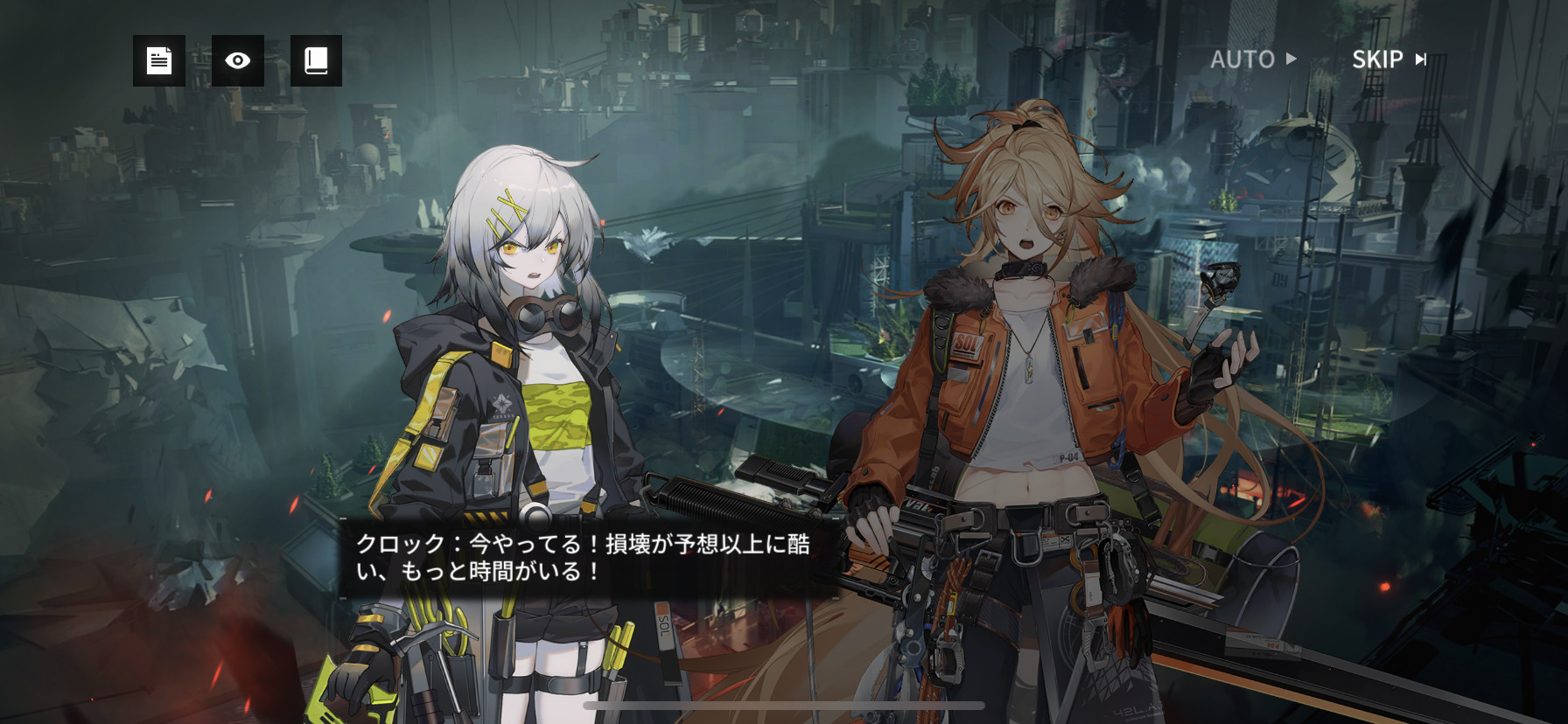Skip the story scene with SKIP

tap(1389, 59)
